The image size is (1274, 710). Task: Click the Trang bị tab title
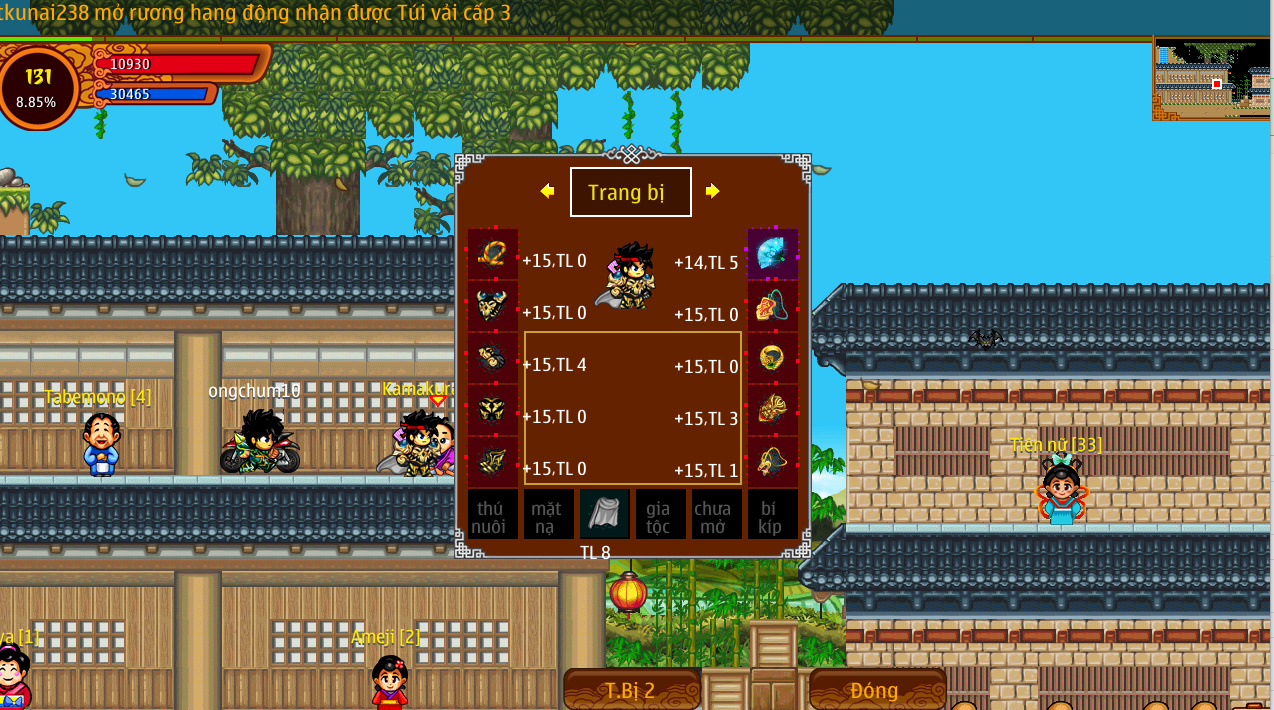click(x=630, y=192)
